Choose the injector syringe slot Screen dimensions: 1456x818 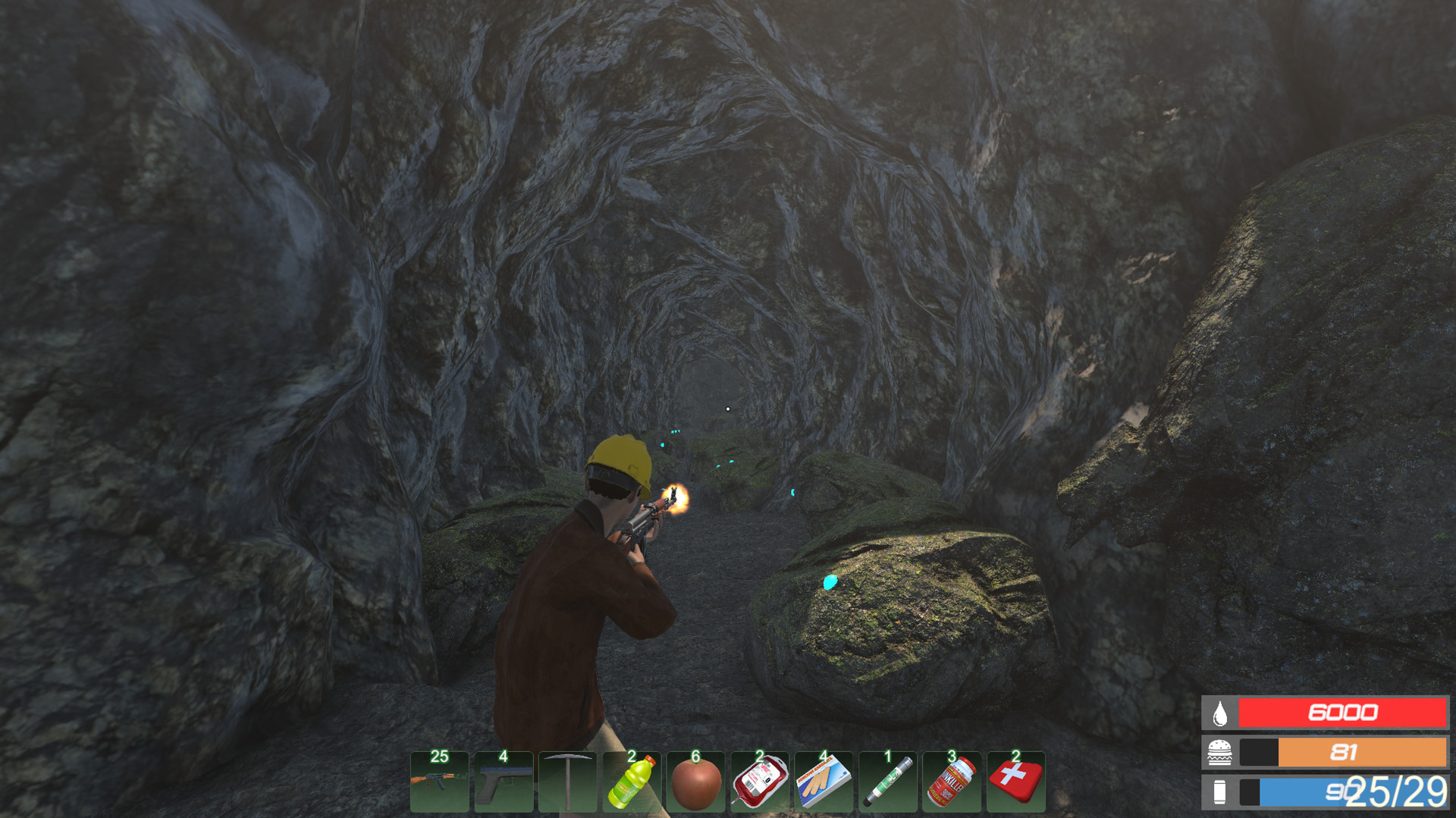[887, 782]
